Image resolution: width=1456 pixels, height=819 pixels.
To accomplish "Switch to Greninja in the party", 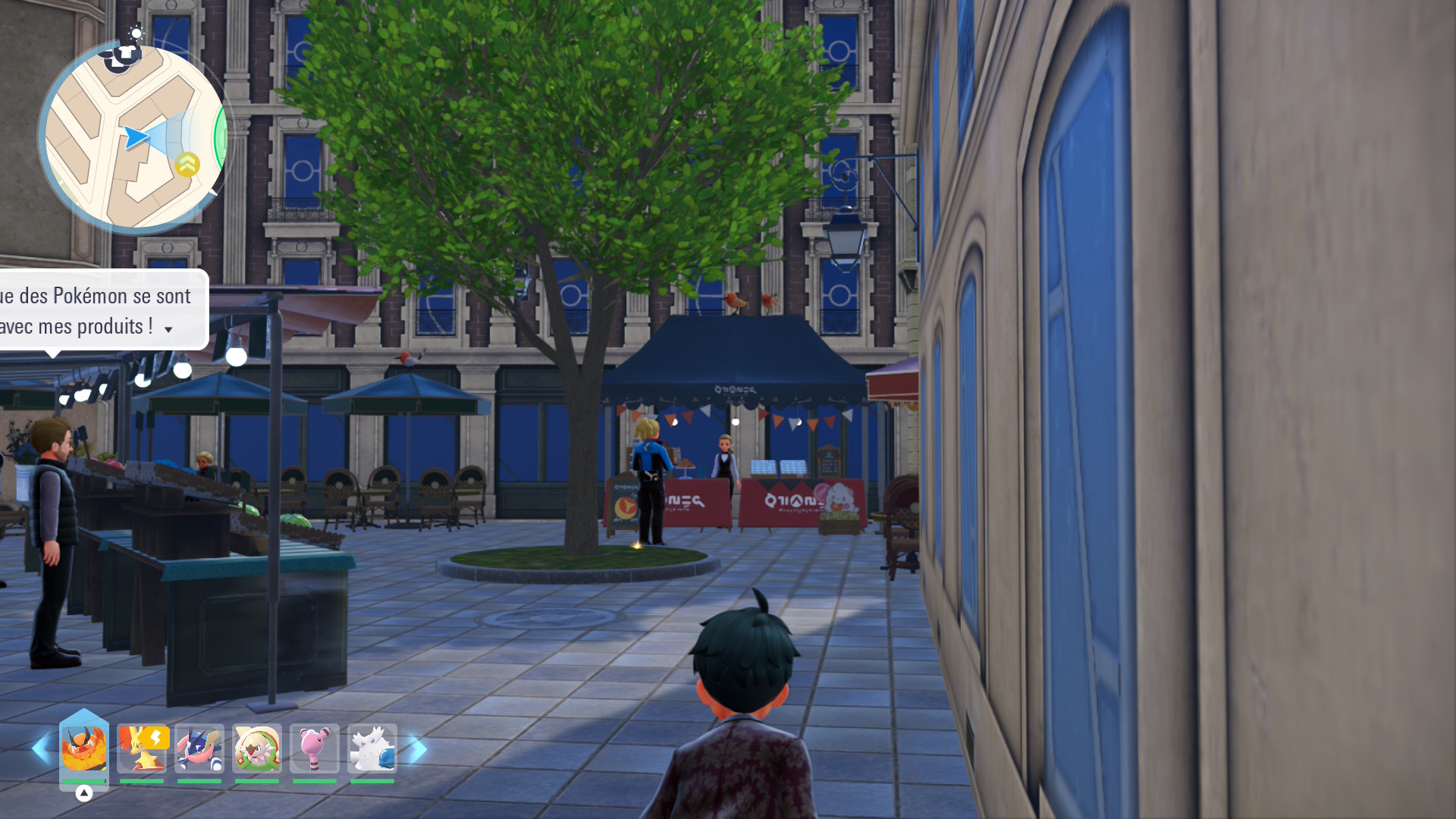I will point(199,748).
